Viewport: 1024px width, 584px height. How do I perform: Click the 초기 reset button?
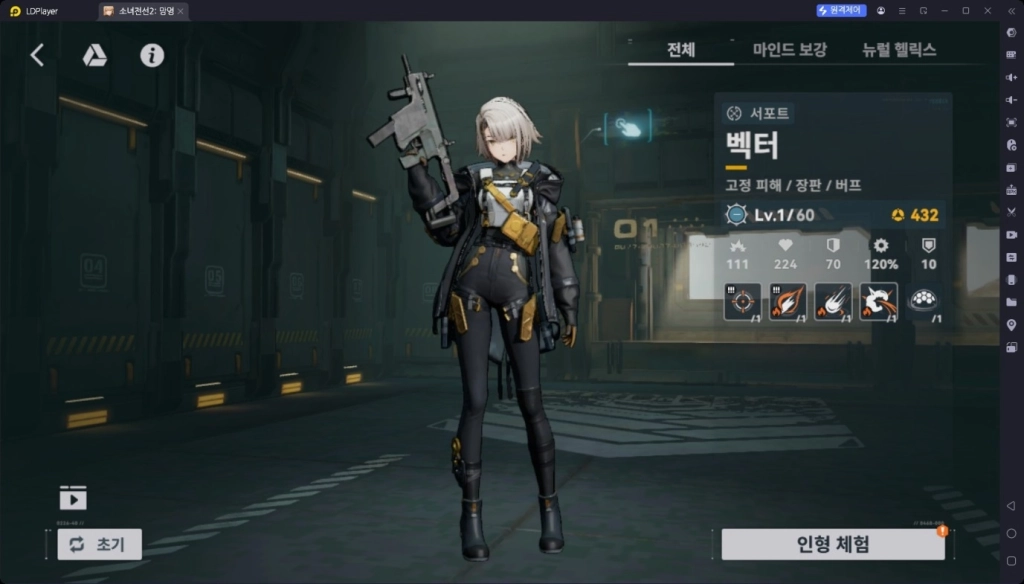[x=99, y=544]
